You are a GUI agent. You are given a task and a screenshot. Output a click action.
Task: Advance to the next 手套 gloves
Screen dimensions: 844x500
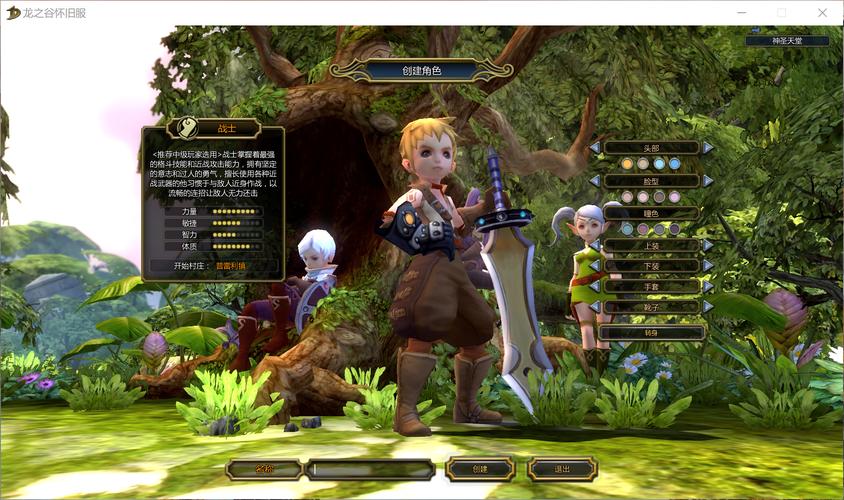pos(708,286)
